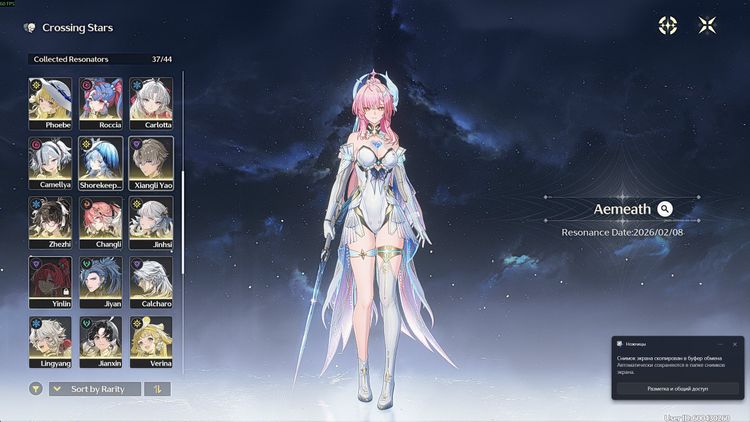Select the Jinhsi resonator tile

coord(151,222)
